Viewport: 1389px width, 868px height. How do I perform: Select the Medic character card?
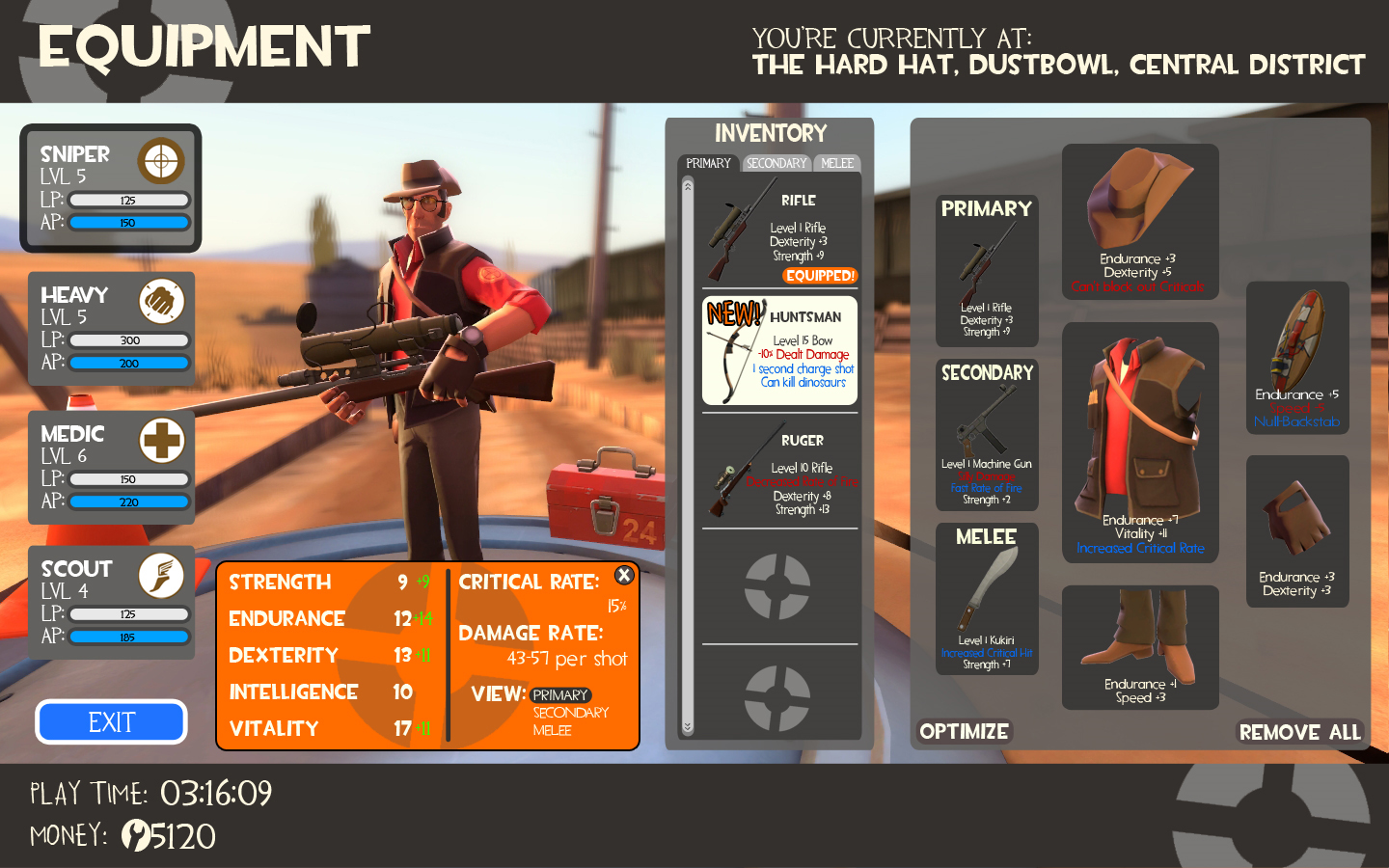point(111,468)
